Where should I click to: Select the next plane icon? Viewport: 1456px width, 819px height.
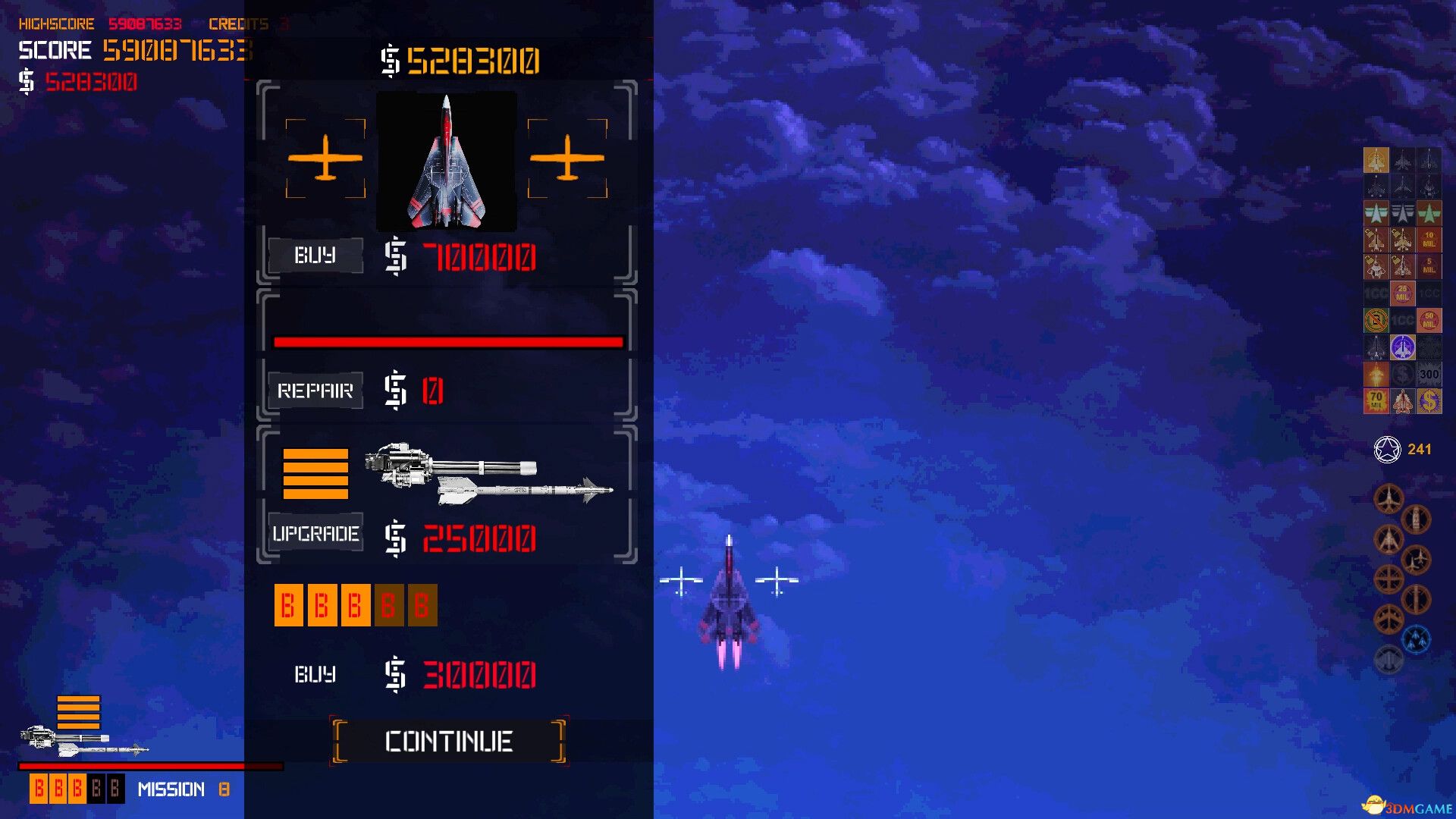pyautogui.click(x=567, y=158)
